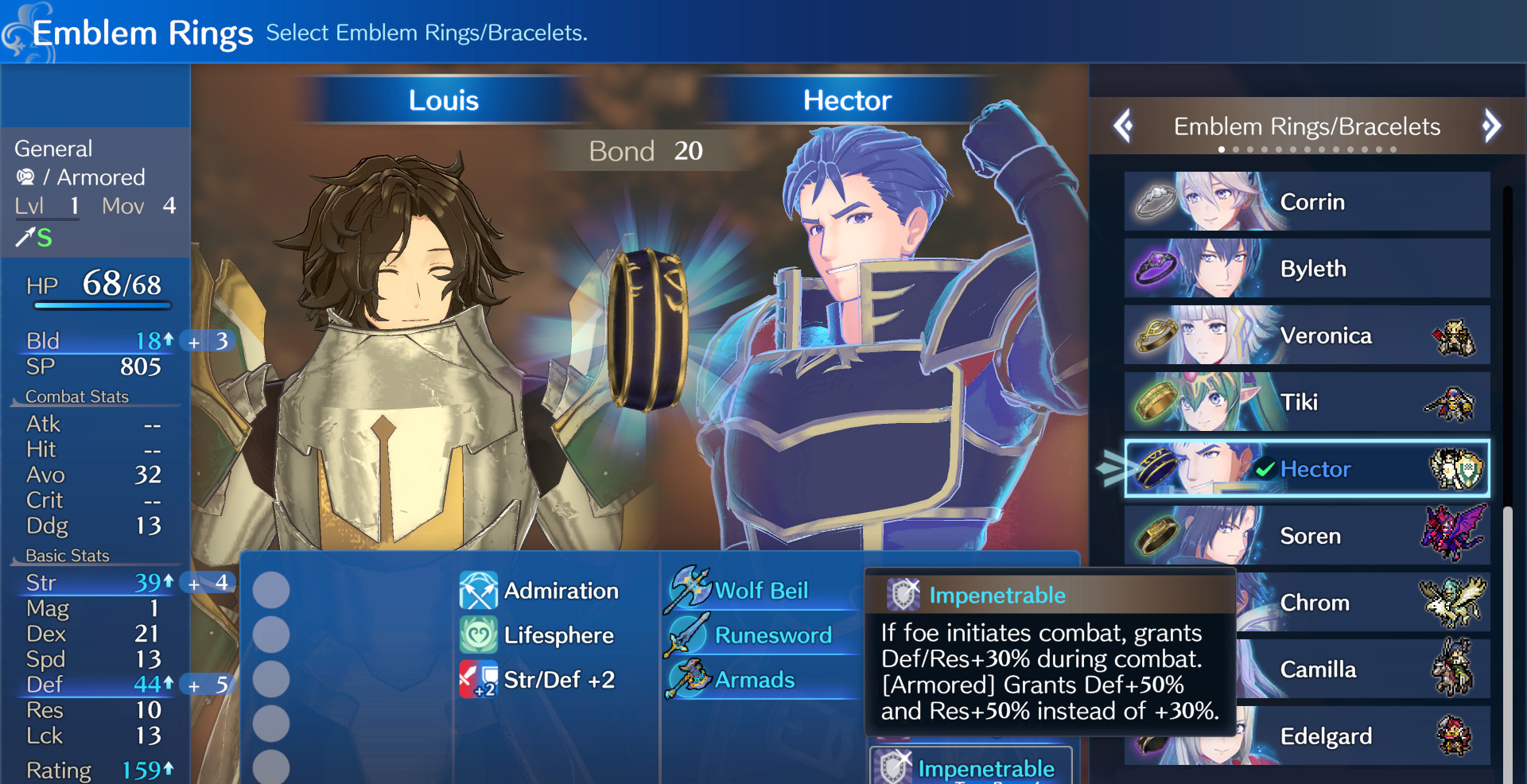Toggle the green S proficiency marker
Image resolution: width=1527 pixels, height=784 pixels.
point(44,238)
